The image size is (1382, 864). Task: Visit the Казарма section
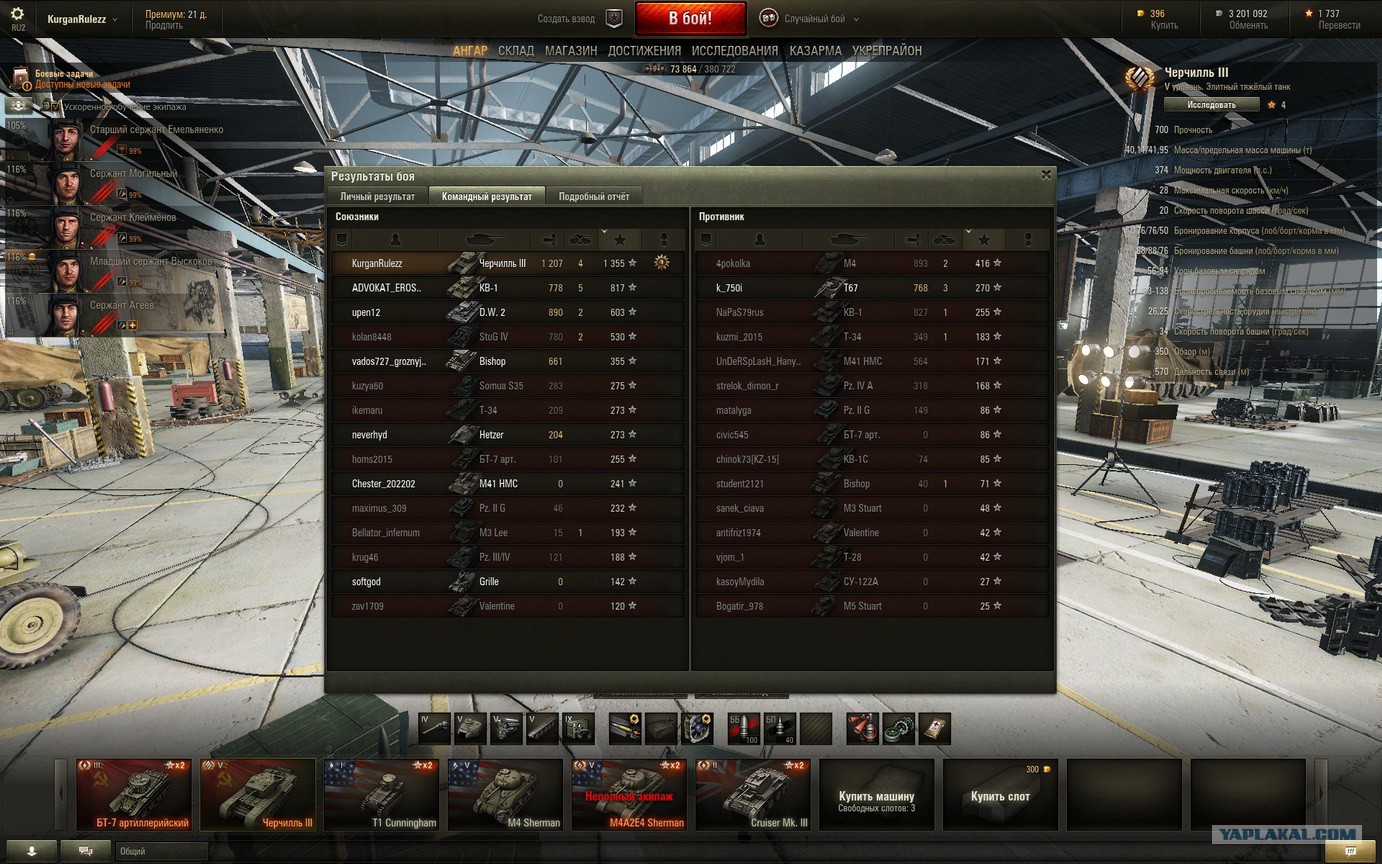click(x=815, y=51)
